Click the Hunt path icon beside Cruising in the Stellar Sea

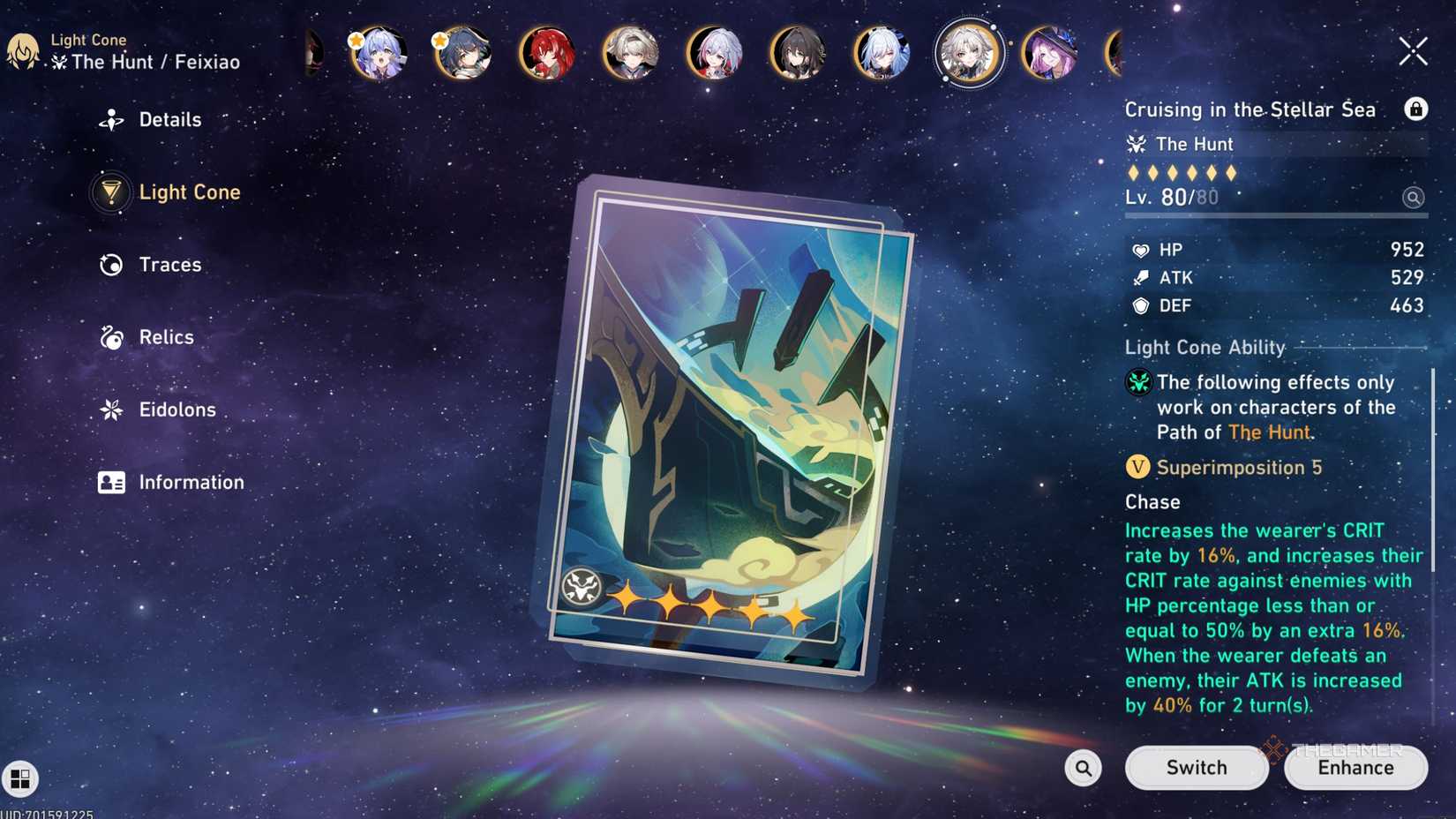(1137, 144)
